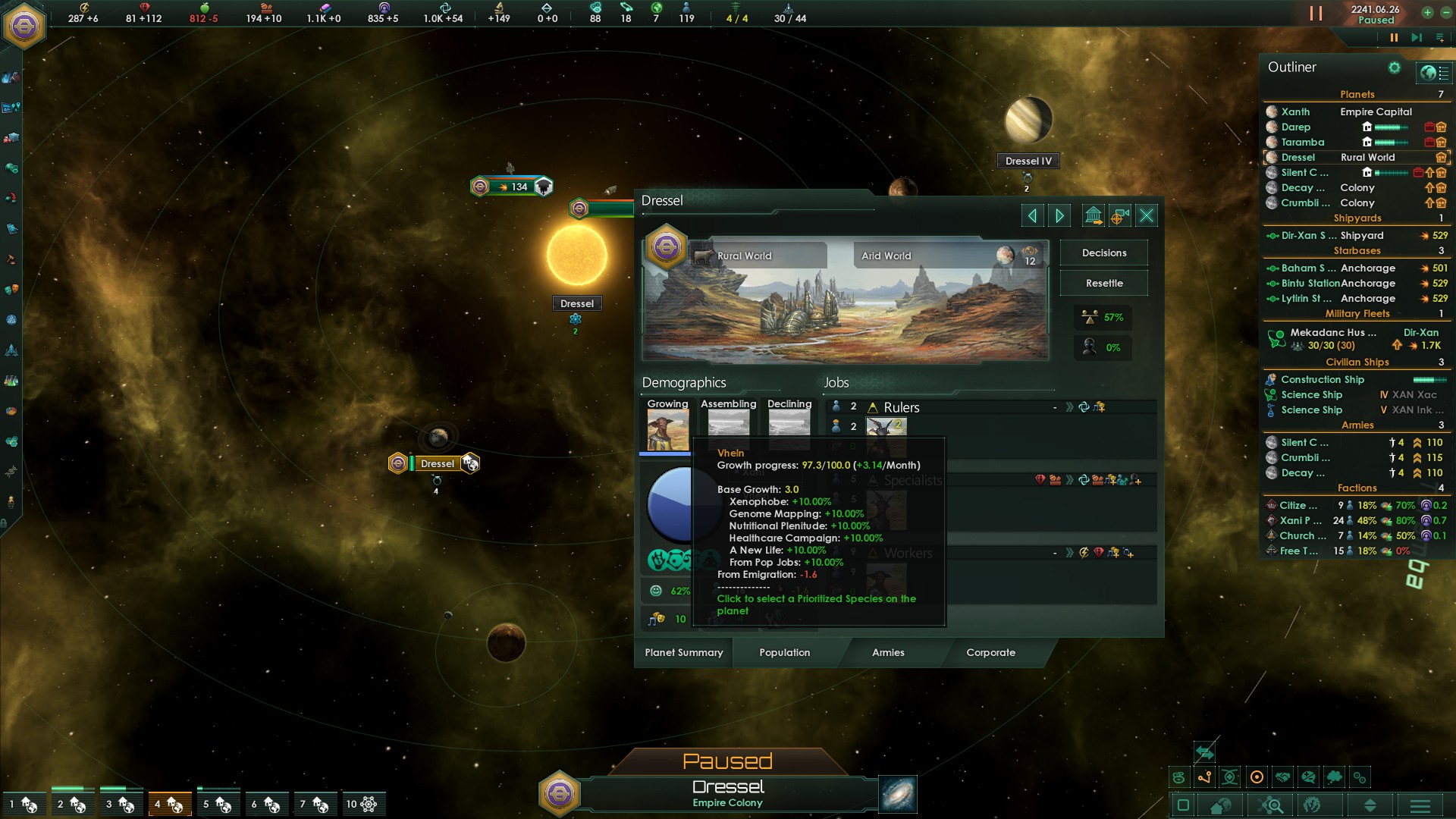The width and height of the screenshot is (1456, 819).
Task: Show the Planet Summary tab
Action: click(x=683, y=652)
